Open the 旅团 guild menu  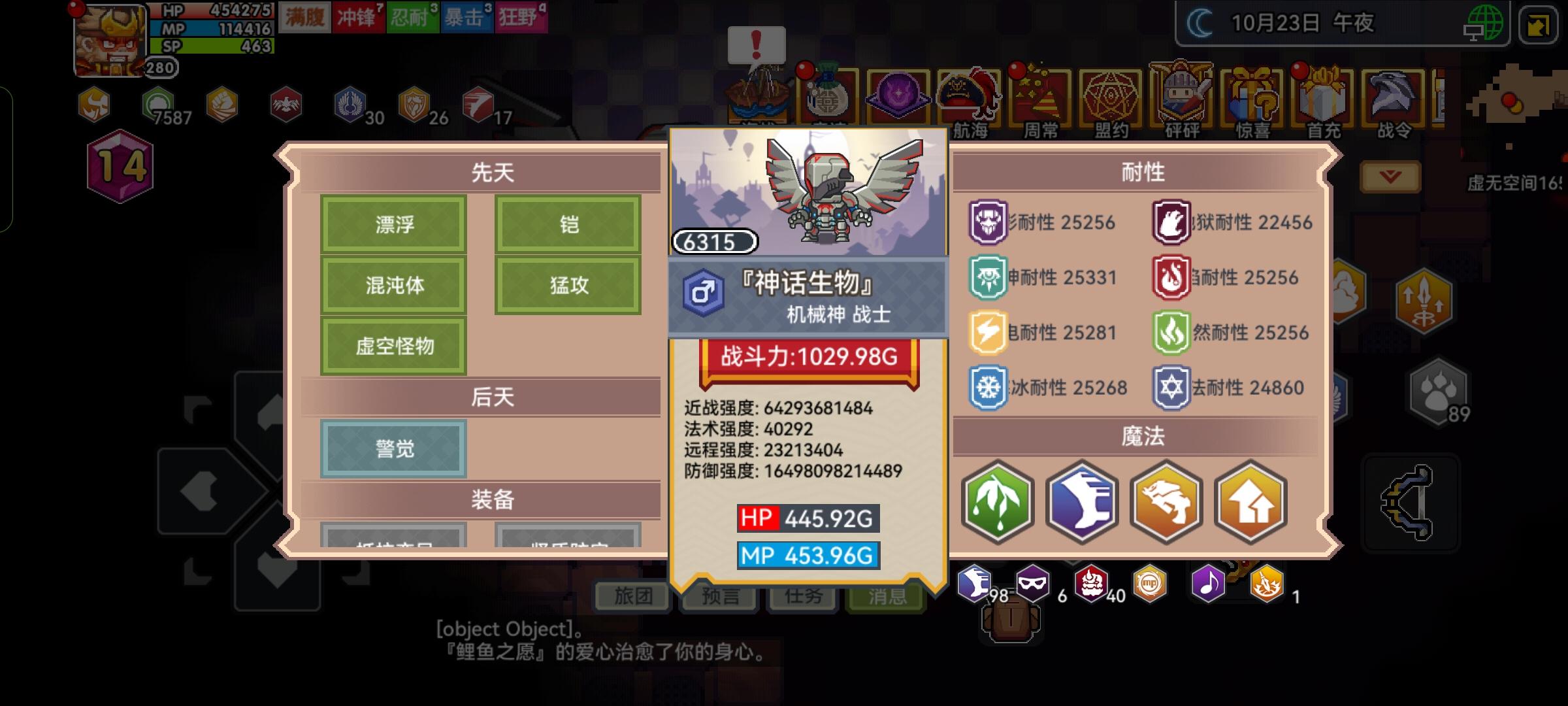tap(633, 597)
